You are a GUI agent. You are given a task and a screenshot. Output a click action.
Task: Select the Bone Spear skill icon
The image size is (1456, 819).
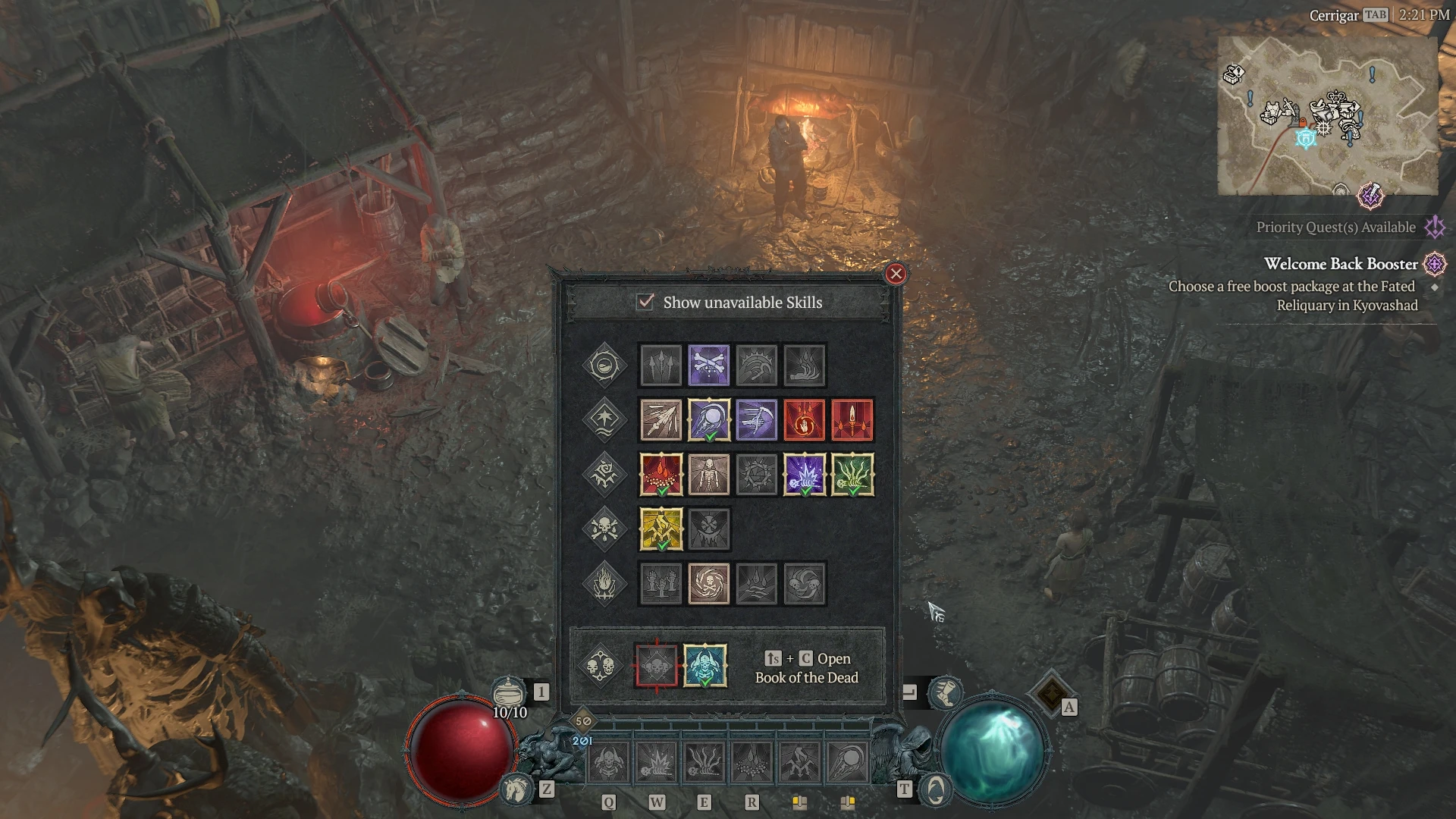[661, 420]
